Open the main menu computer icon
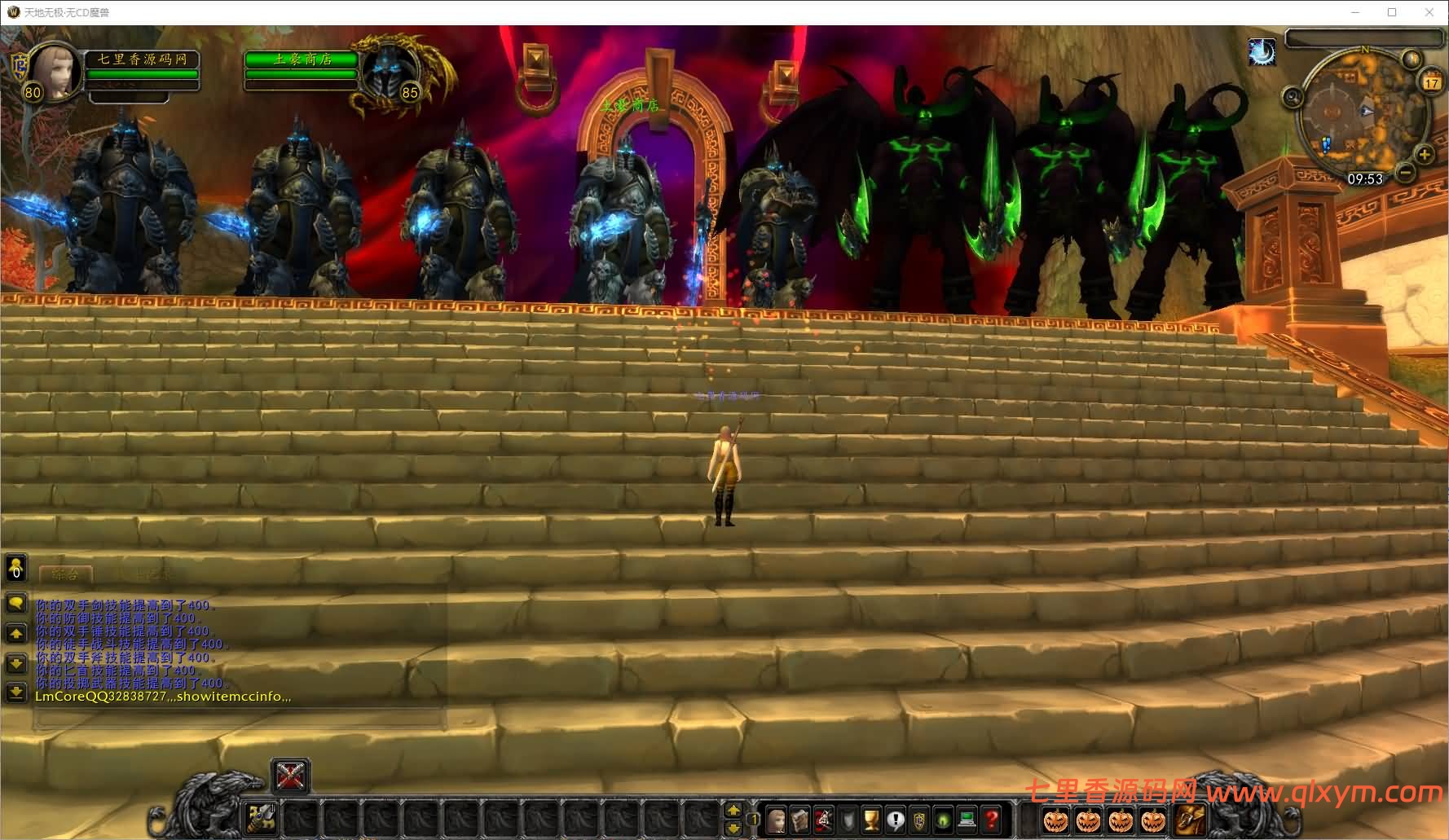This screenshot has width=1449, height=840. click(967, 818)
